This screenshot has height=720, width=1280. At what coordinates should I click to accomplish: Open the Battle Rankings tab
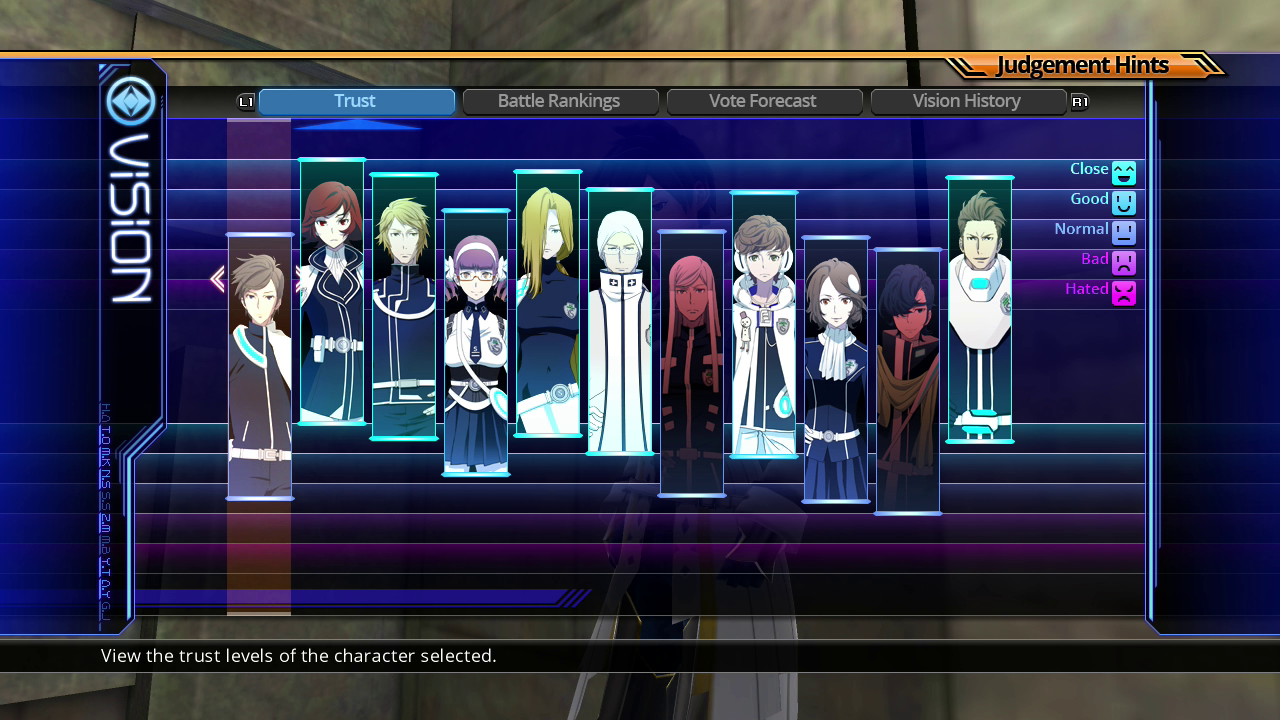(560, 101)
